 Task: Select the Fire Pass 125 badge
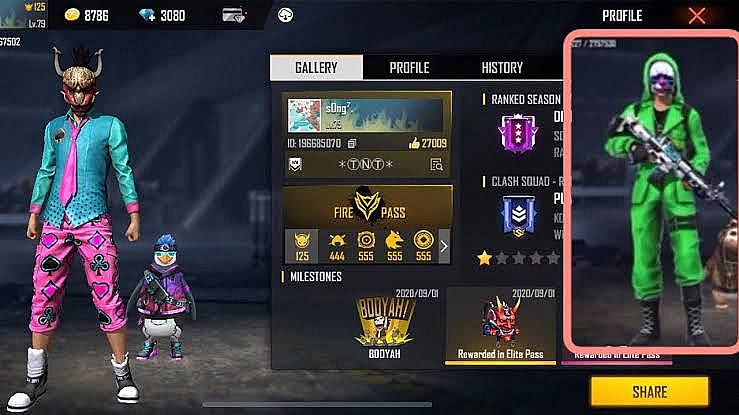coord(301,245)
